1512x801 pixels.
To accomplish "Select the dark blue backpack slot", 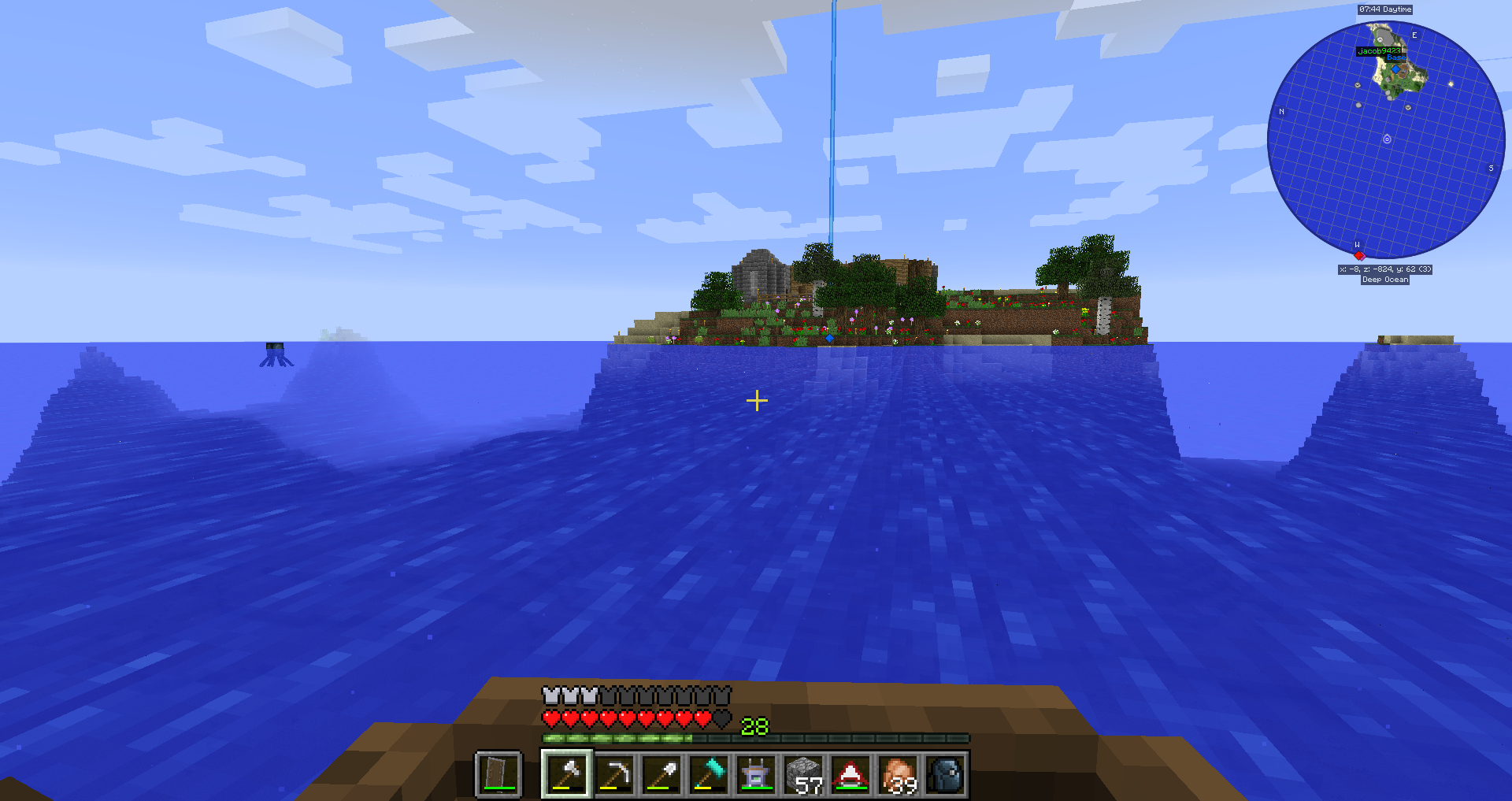I will (945, 774).
